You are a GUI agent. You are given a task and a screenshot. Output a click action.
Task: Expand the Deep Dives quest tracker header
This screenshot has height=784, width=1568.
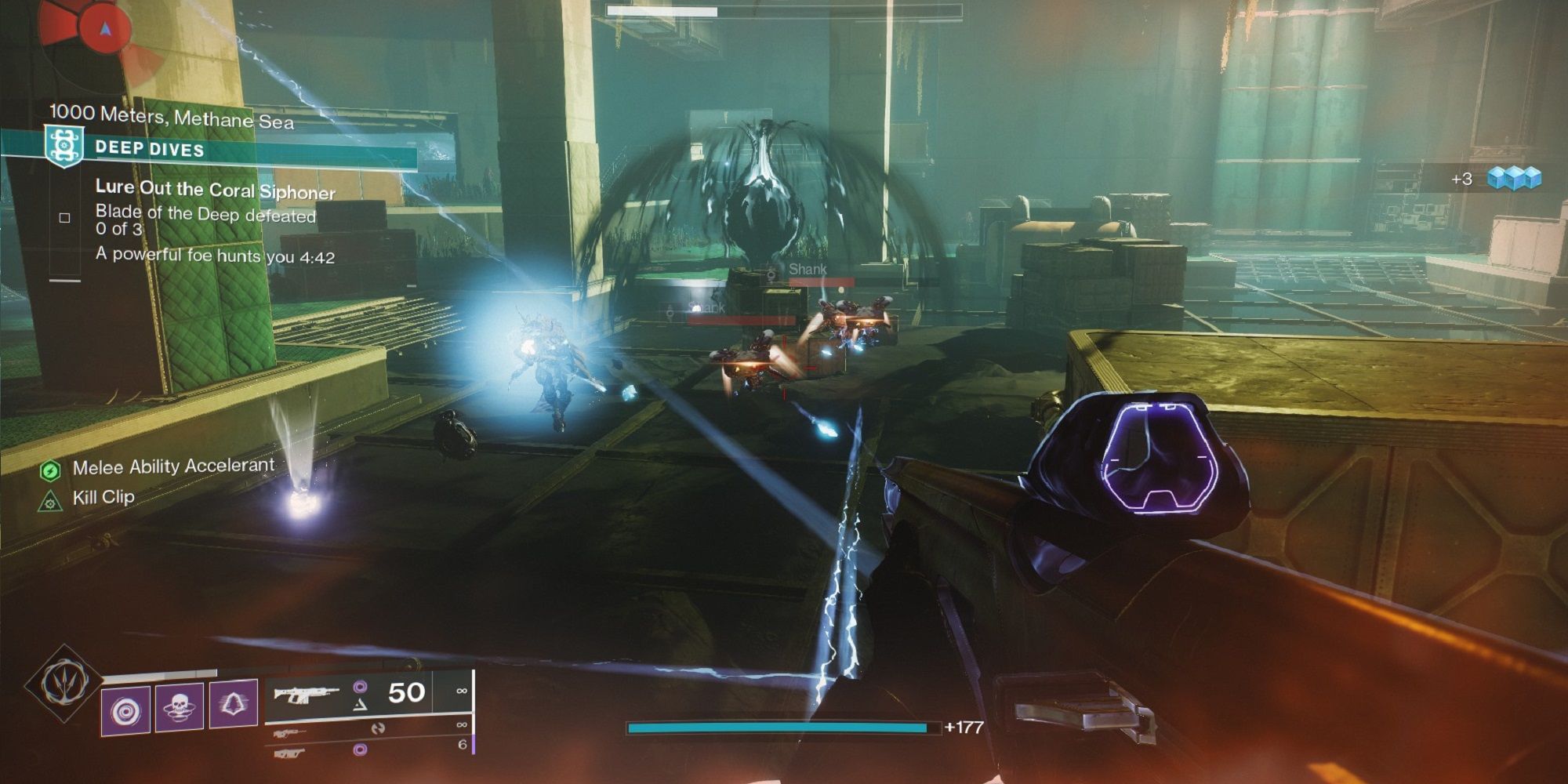149,147
